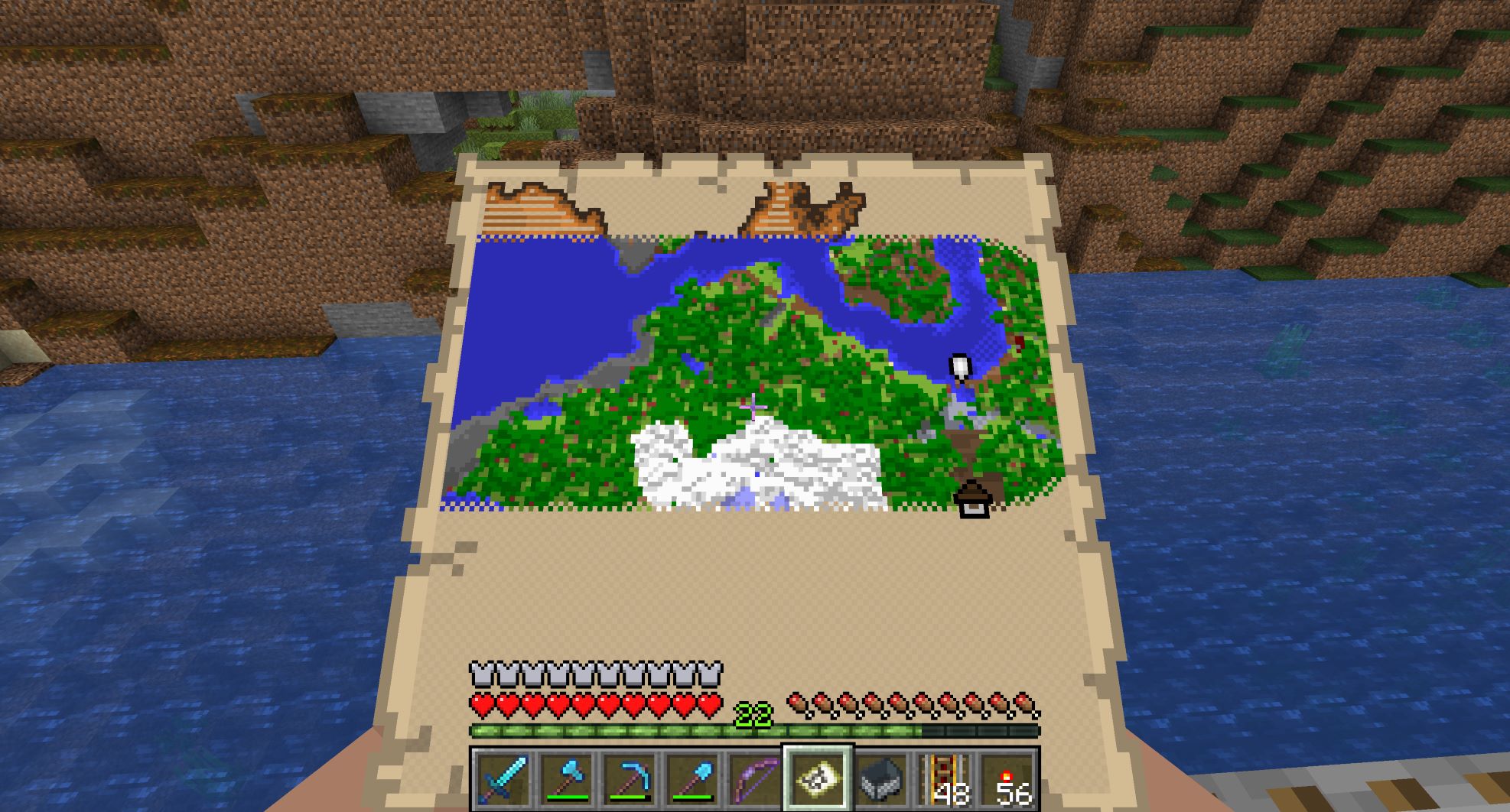Click the house-shaped marker on the map
Image resolution: width=1510 pixels, height=812 pixels.
973,499
